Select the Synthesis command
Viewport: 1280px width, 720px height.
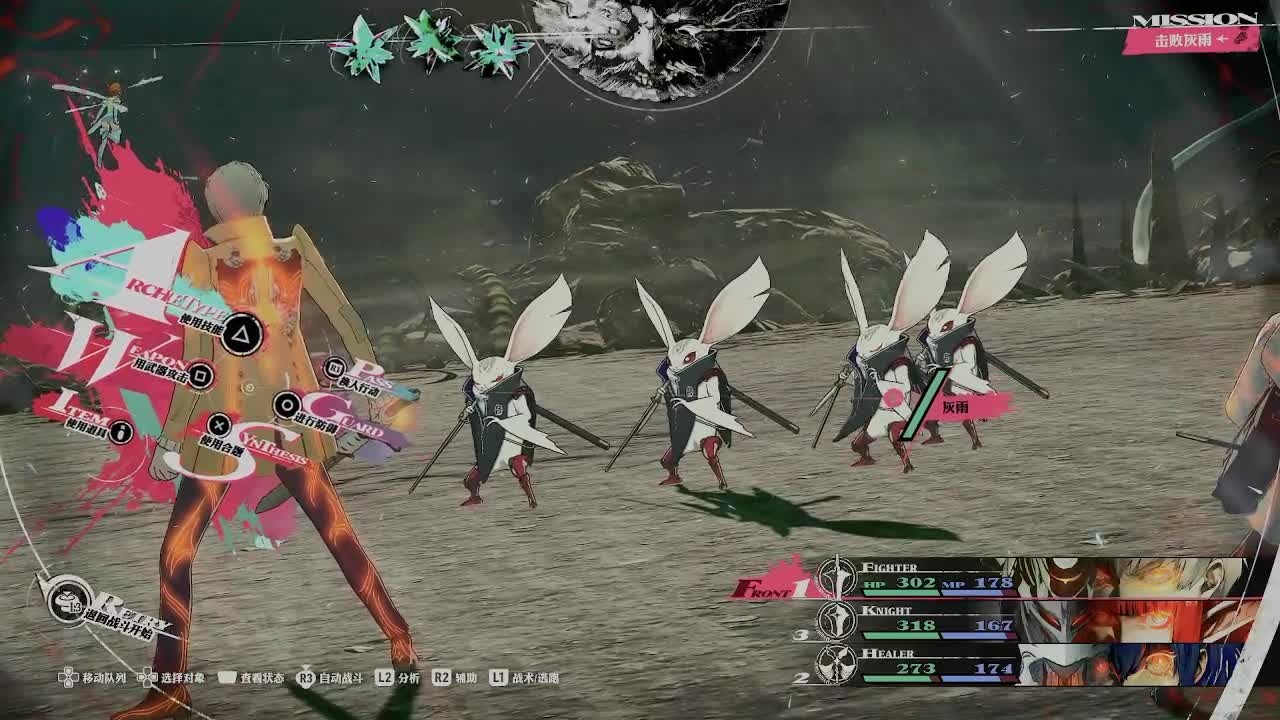tap(220, 425)
